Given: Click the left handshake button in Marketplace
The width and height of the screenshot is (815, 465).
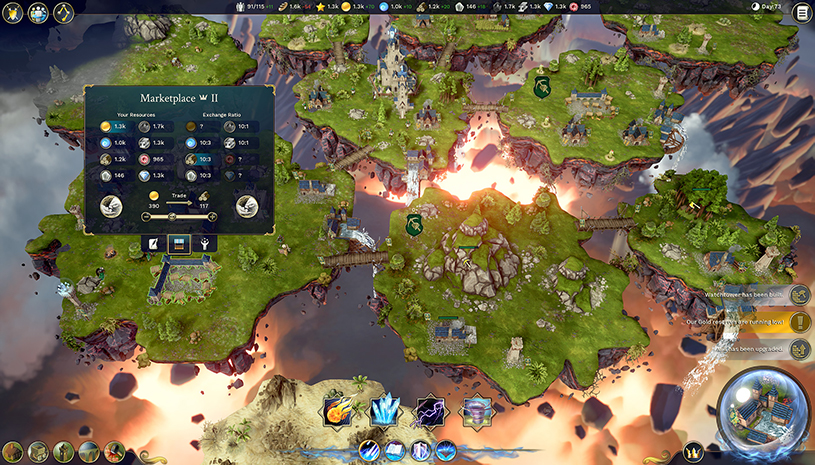Looking at the screenshot, I should tap(112, 206).
